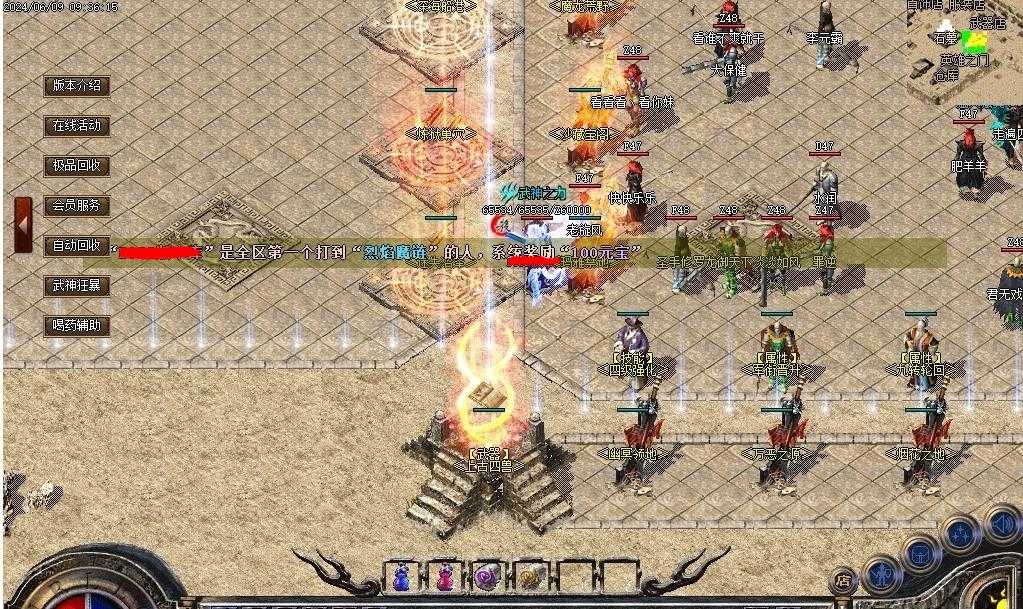This screenshot has width=1023, height=609.
Task: Select the 极品回收 item recycling button
Action: tap(77, 166)
